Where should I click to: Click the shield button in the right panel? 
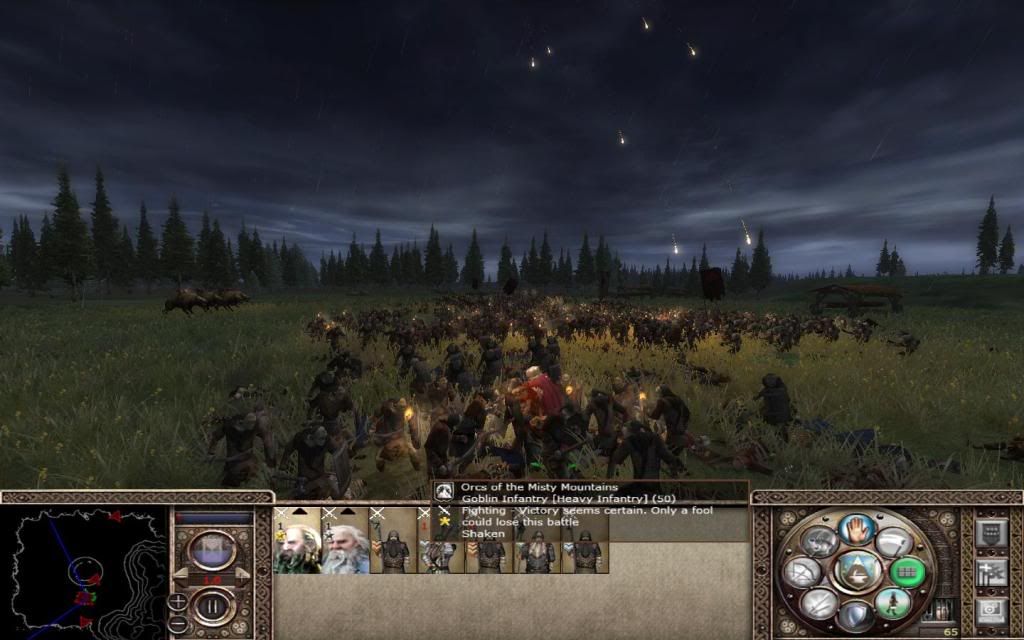(x=990, y=533)
